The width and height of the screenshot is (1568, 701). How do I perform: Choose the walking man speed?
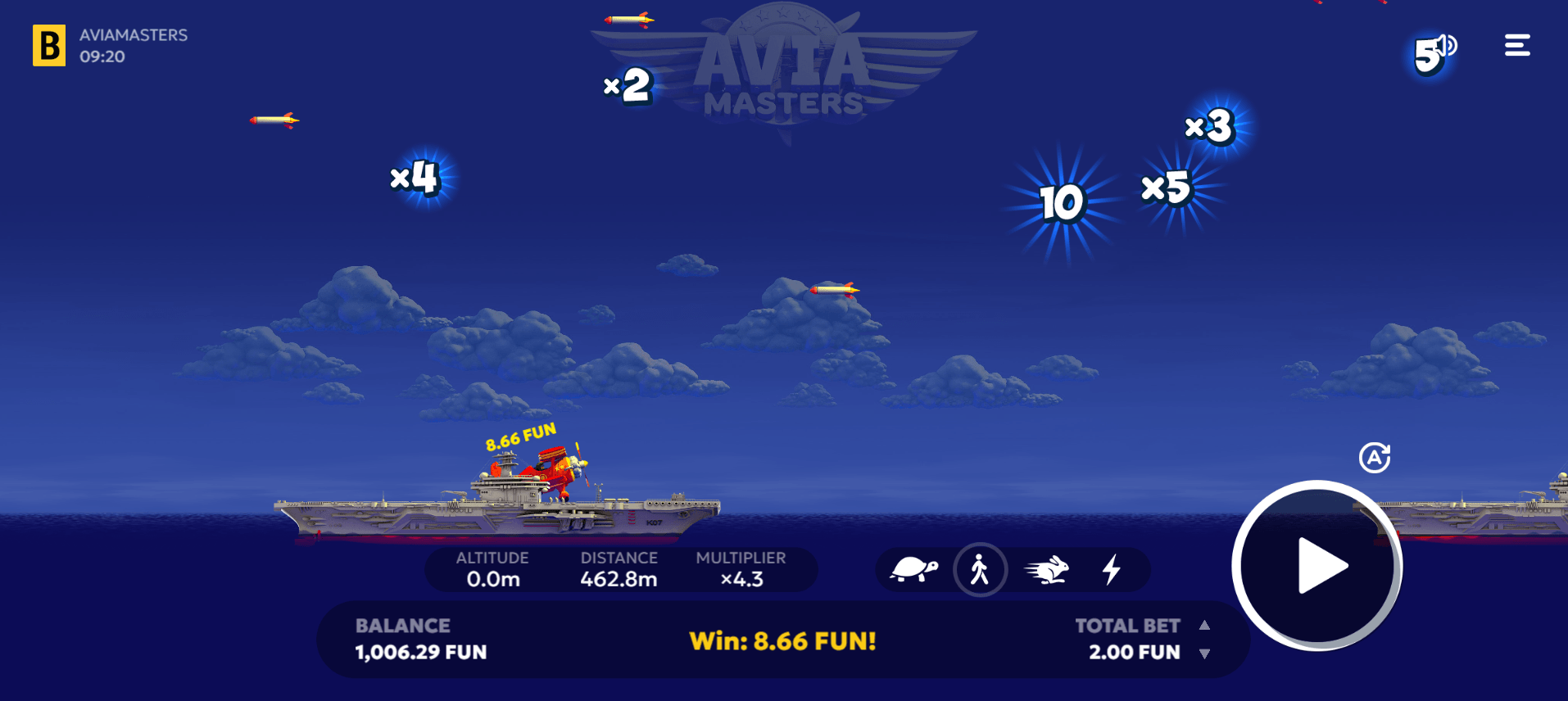(980, 569)
